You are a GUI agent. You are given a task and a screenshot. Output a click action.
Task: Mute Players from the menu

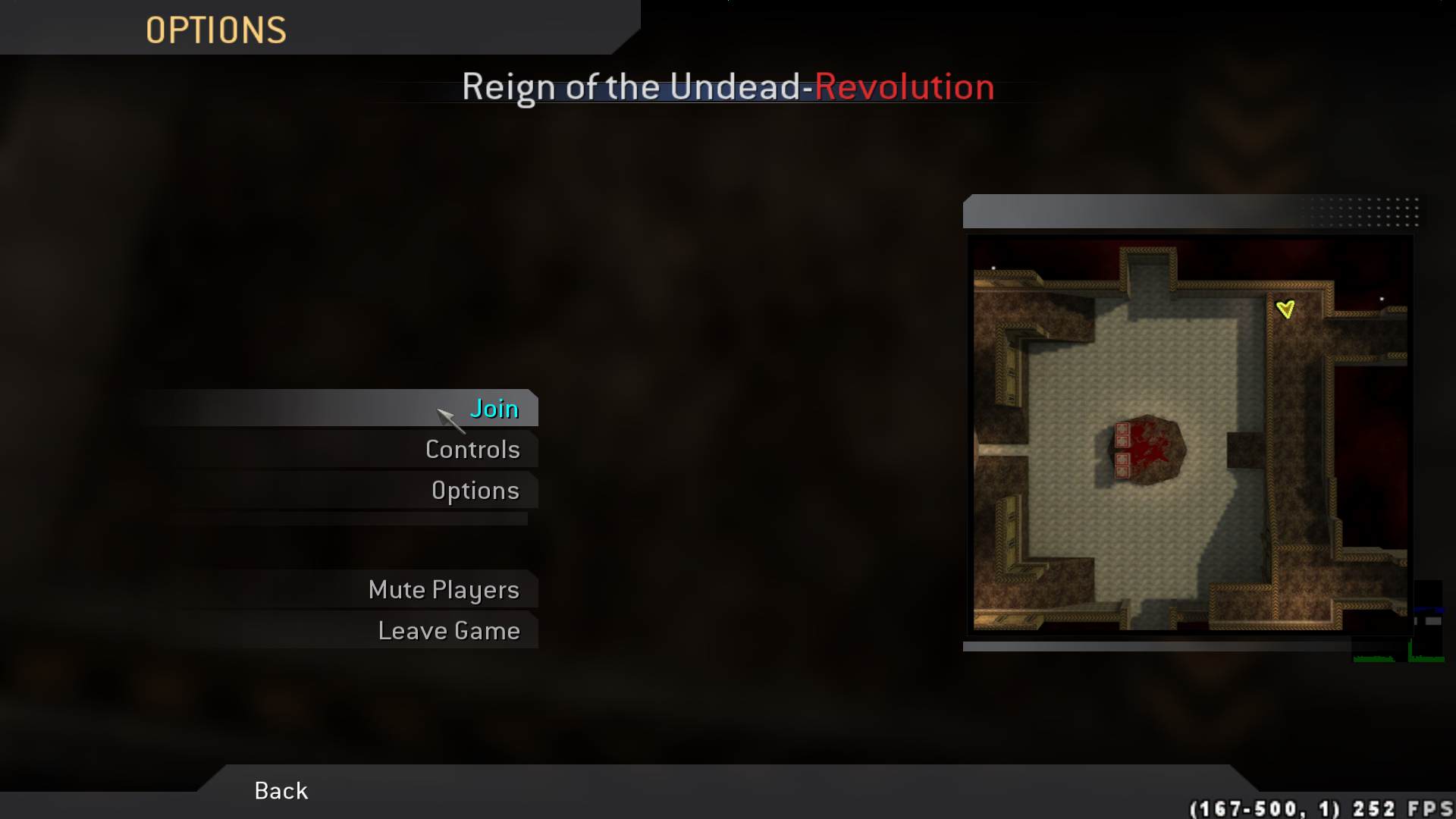[x=444, y=589]
